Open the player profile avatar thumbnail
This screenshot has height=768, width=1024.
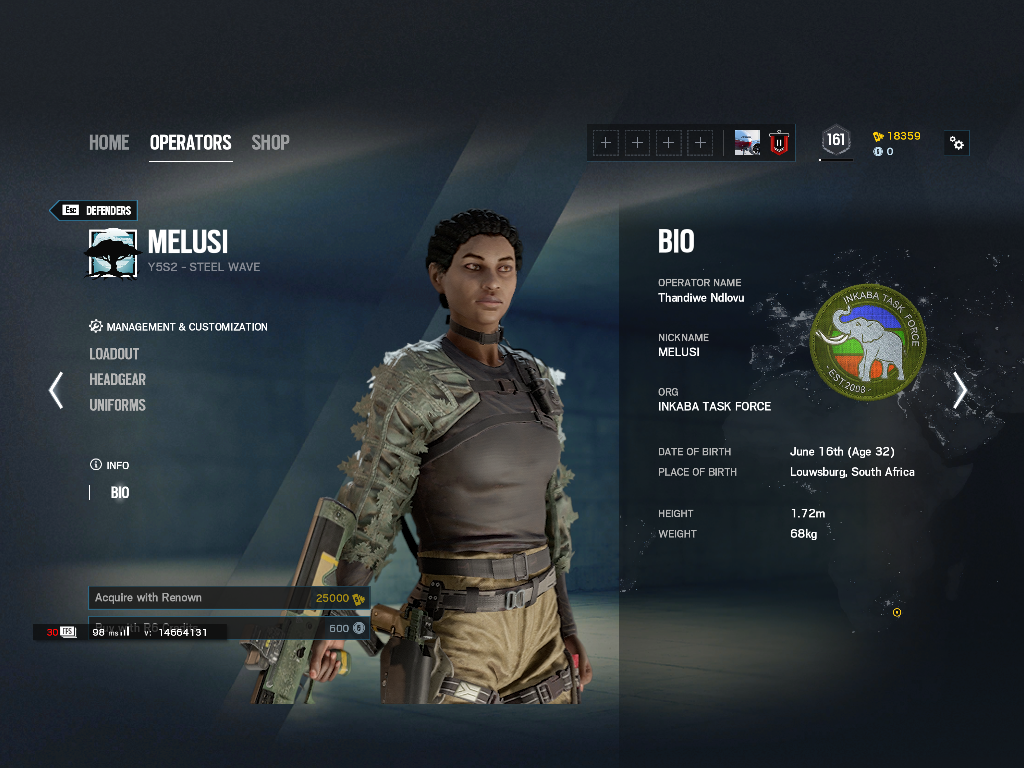(747, 143)
